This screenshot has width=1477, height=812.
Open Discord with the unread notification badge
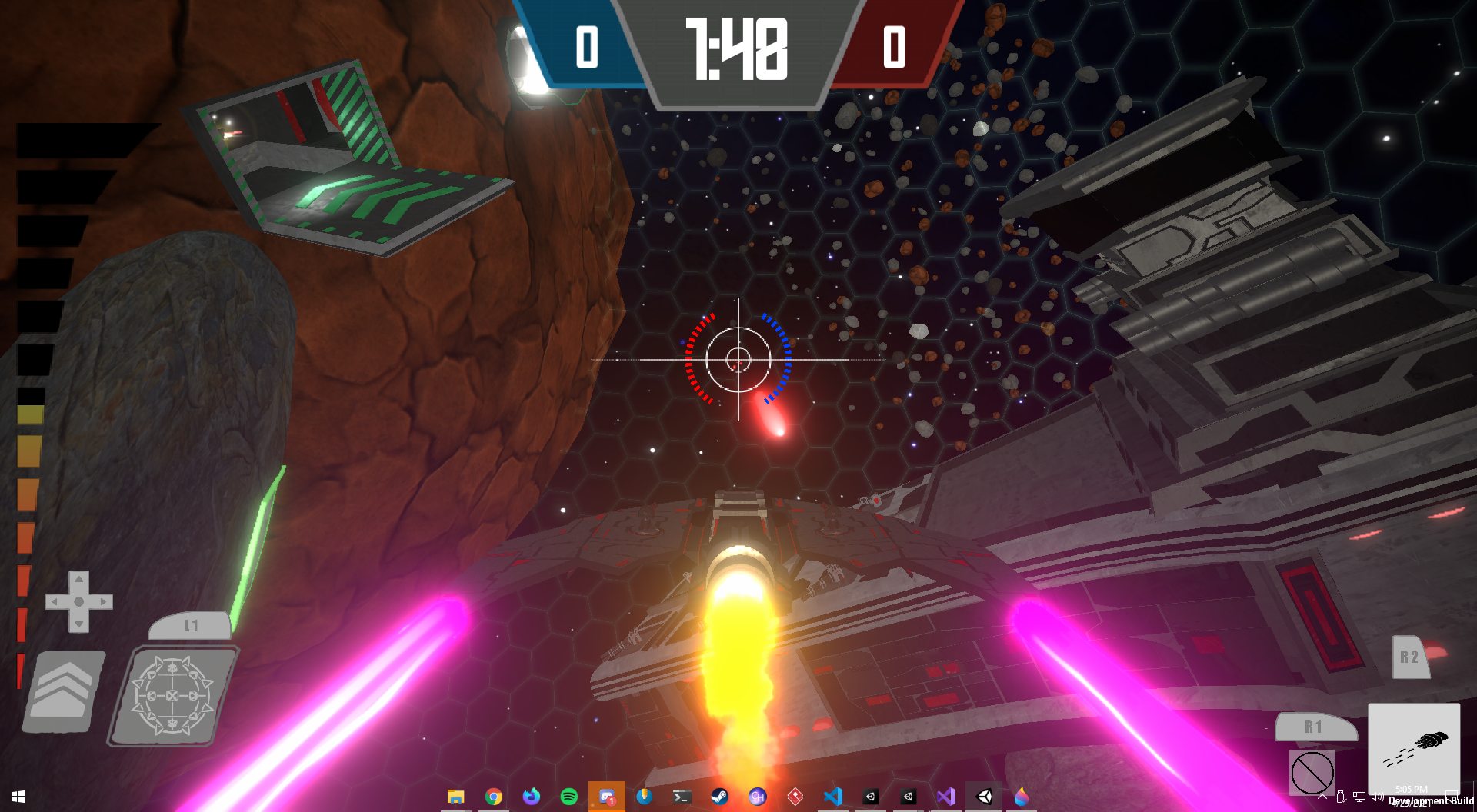[607, 797]
